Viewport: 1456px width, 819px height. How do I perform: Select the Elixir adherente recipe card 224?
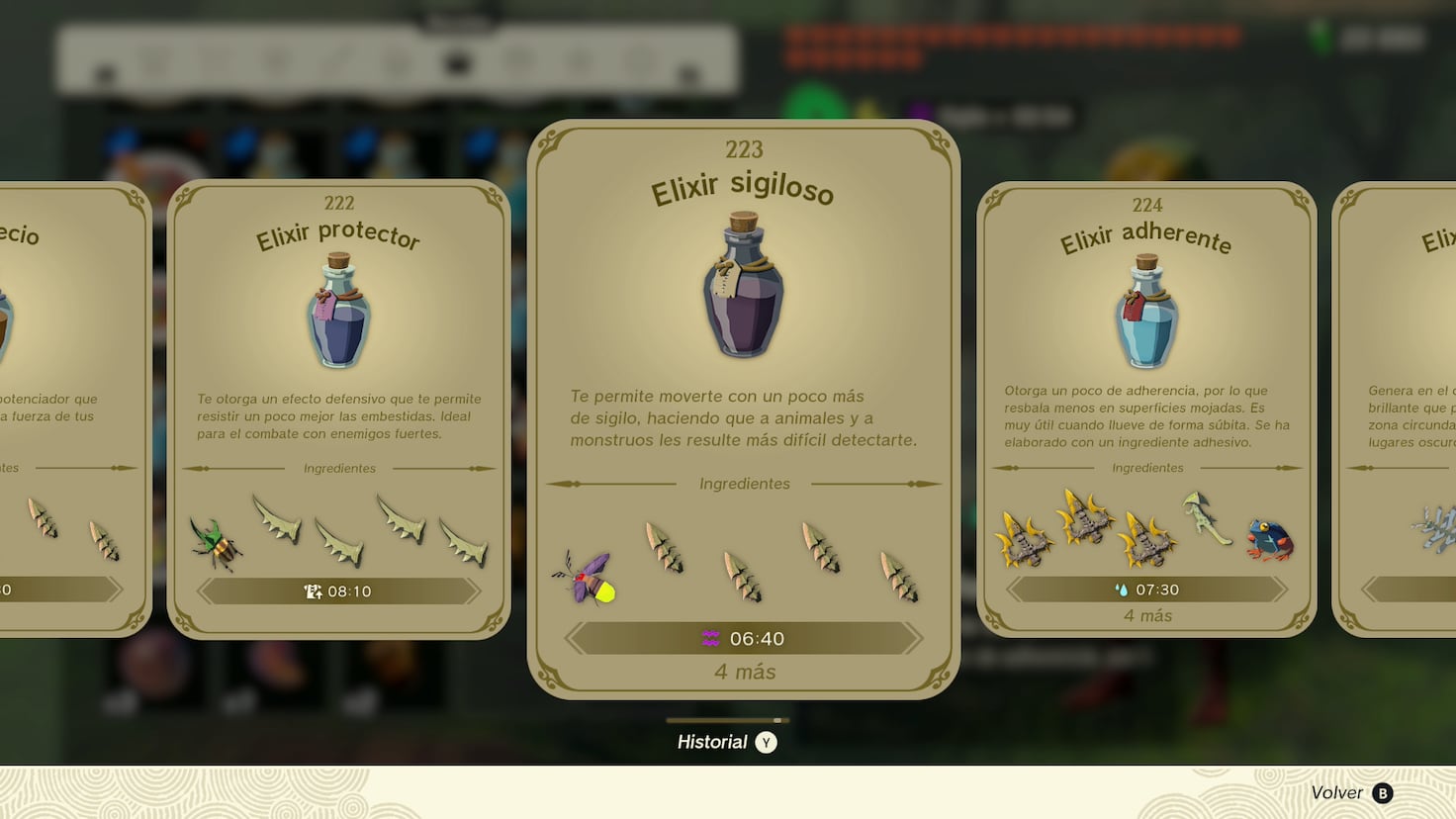(x=1147, y=396)
